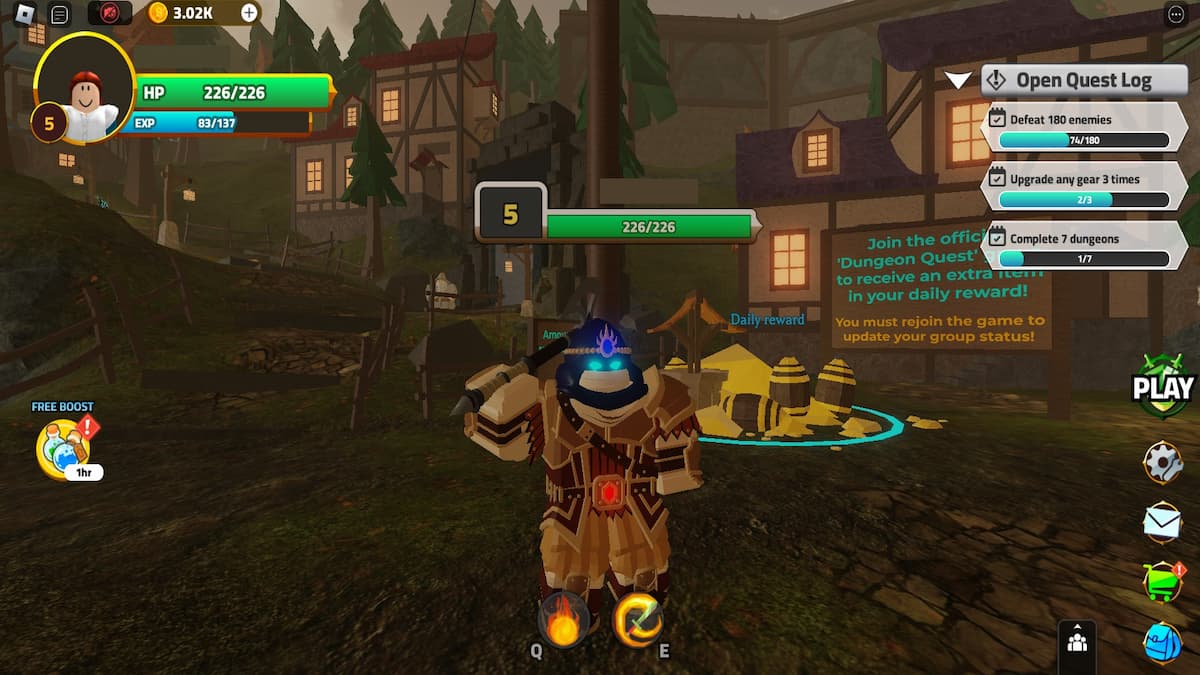
Task: Add gold with the plus button
Action: (x=249, y=13)
